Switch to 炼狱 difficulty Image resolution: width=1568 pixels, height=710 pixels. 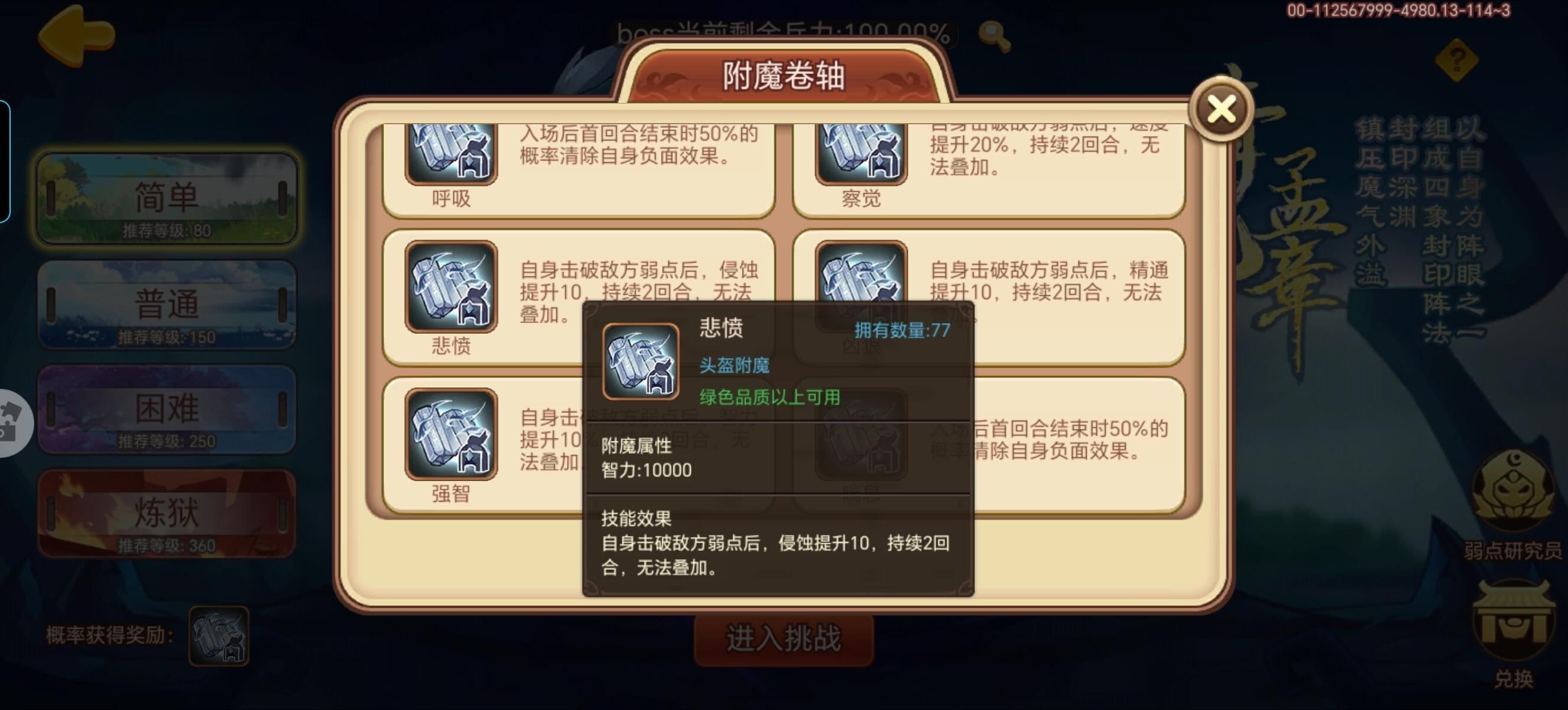coord(167,515)
